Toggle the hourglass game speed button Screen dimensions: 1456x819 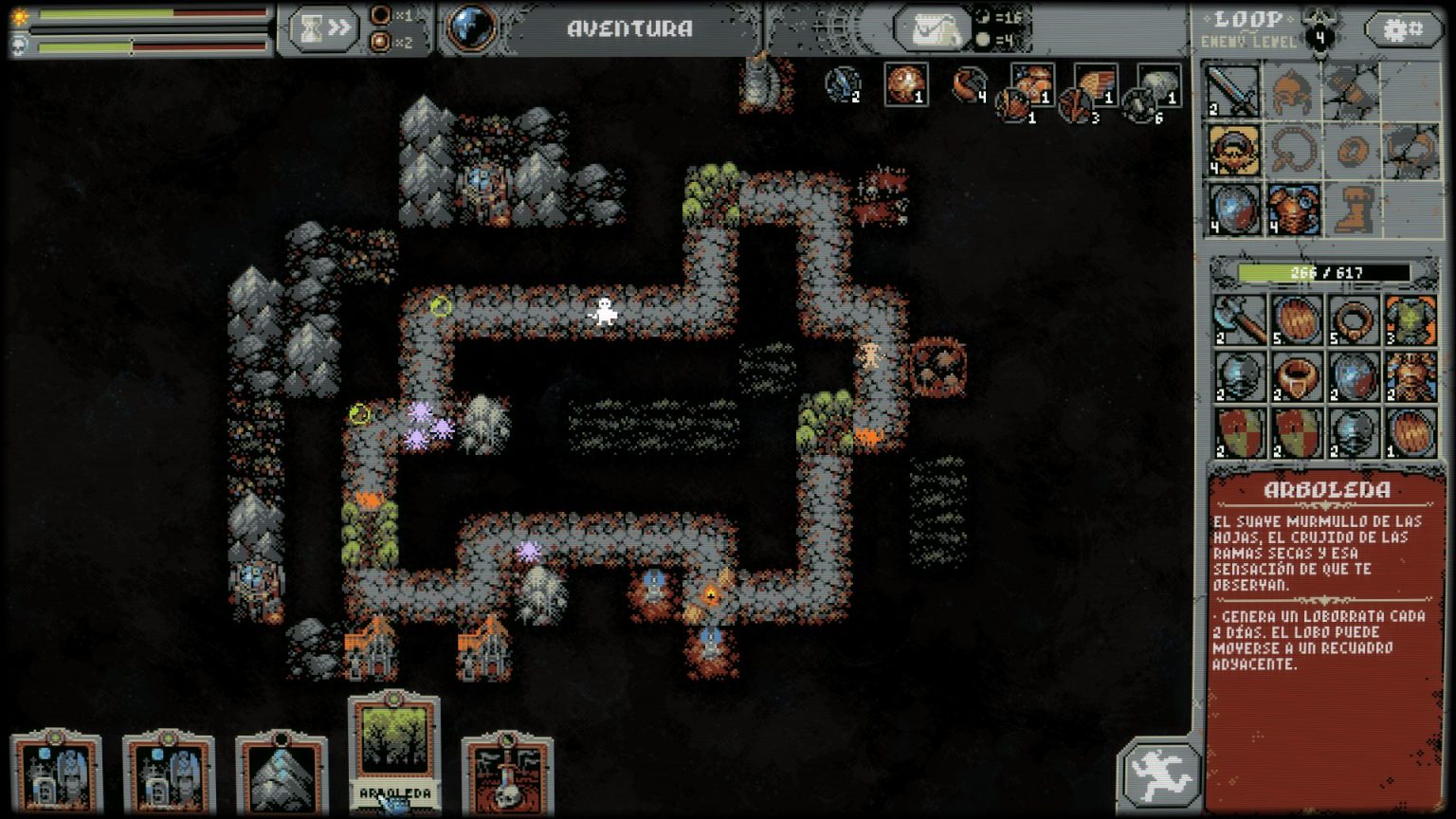tap(322, 29)
